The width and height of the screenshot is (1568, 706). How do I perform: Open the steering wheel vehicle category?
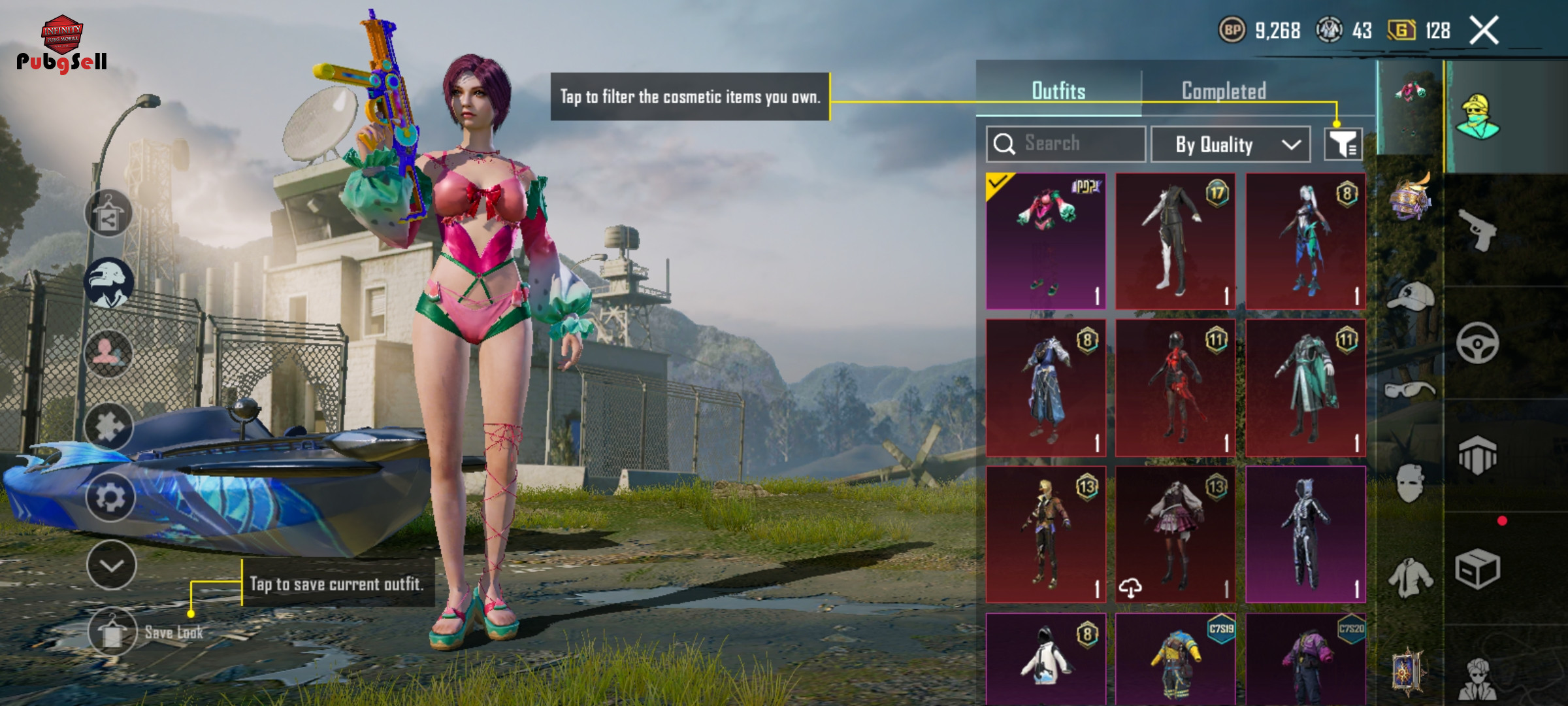(1478, 343)
